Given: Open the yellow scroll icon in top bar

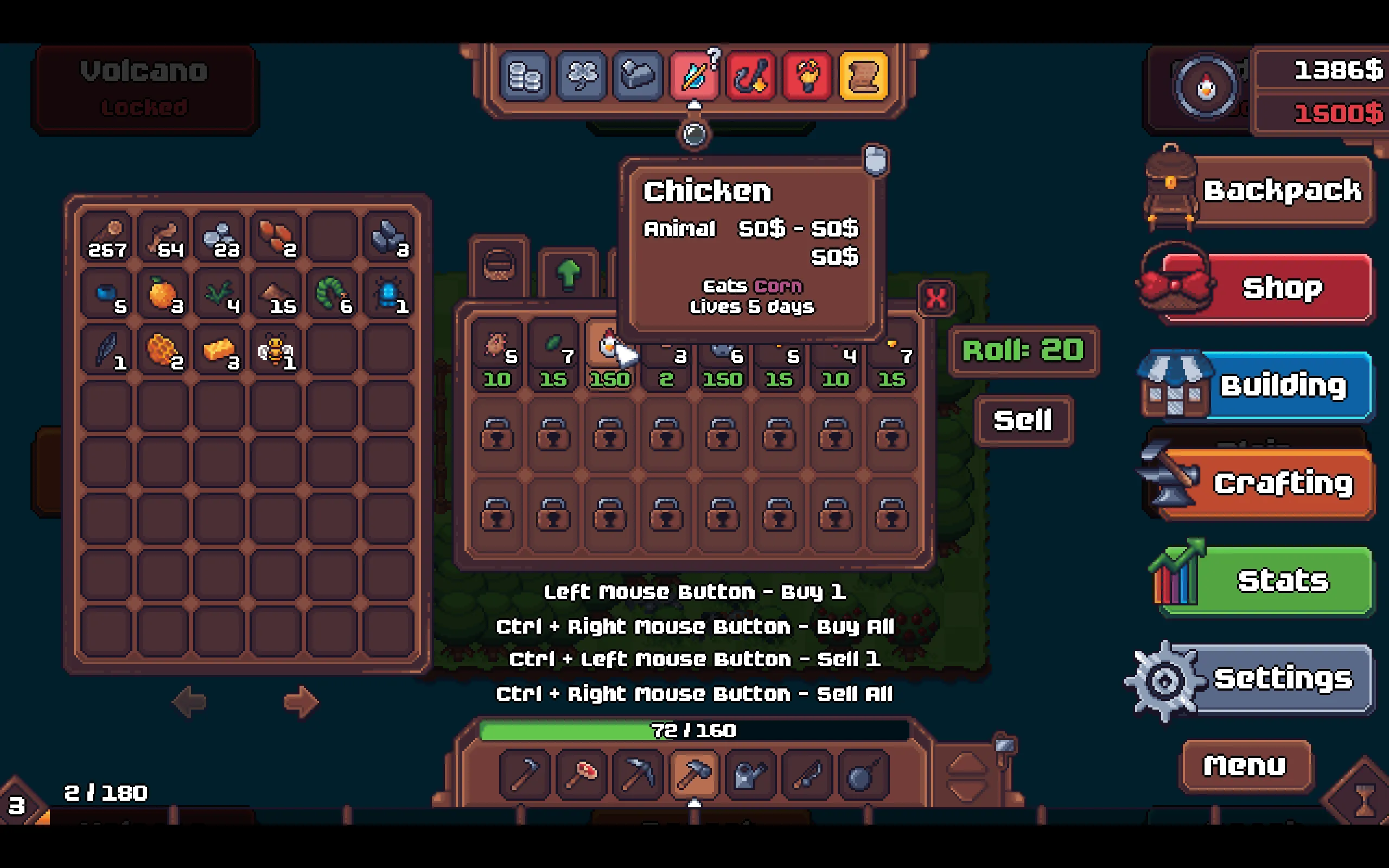Looking at the screenshot, I should pyautogui.click(x=863, y=76).
